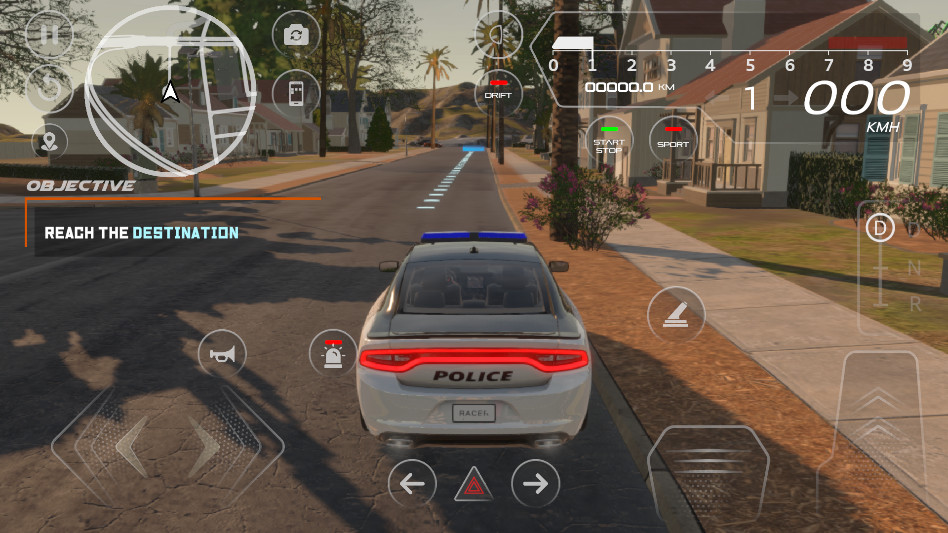Pause the game with the pause button

[x=47, y=36]
